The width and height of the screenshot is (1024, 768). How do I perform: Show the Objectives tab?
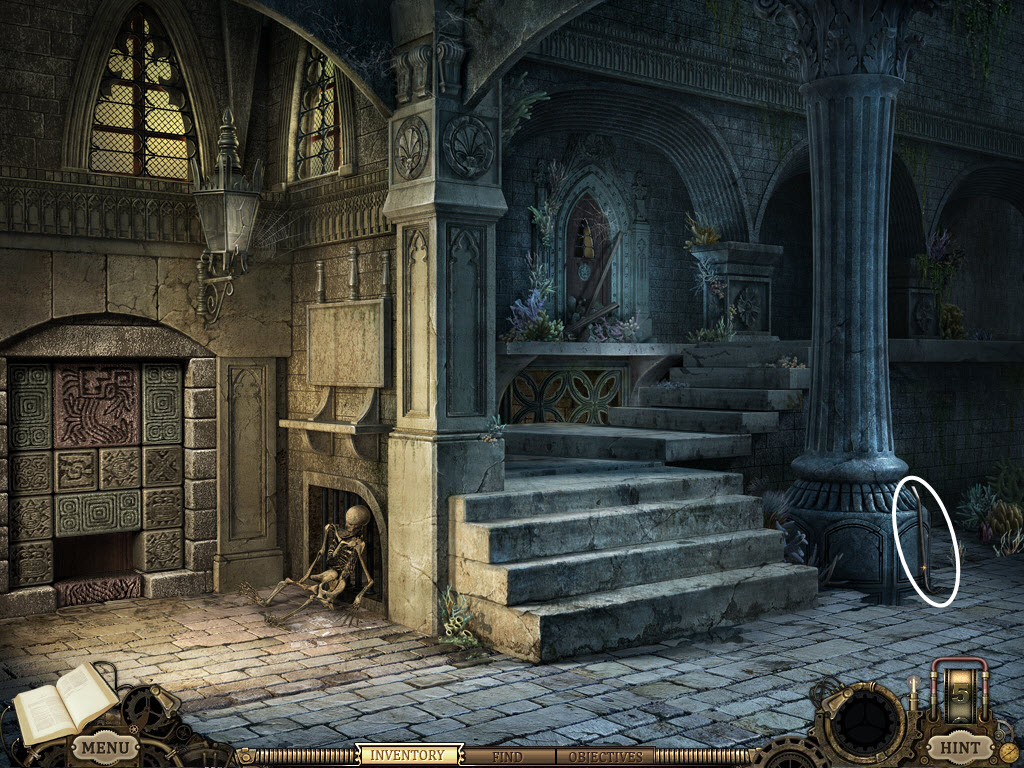pos(605,757)
